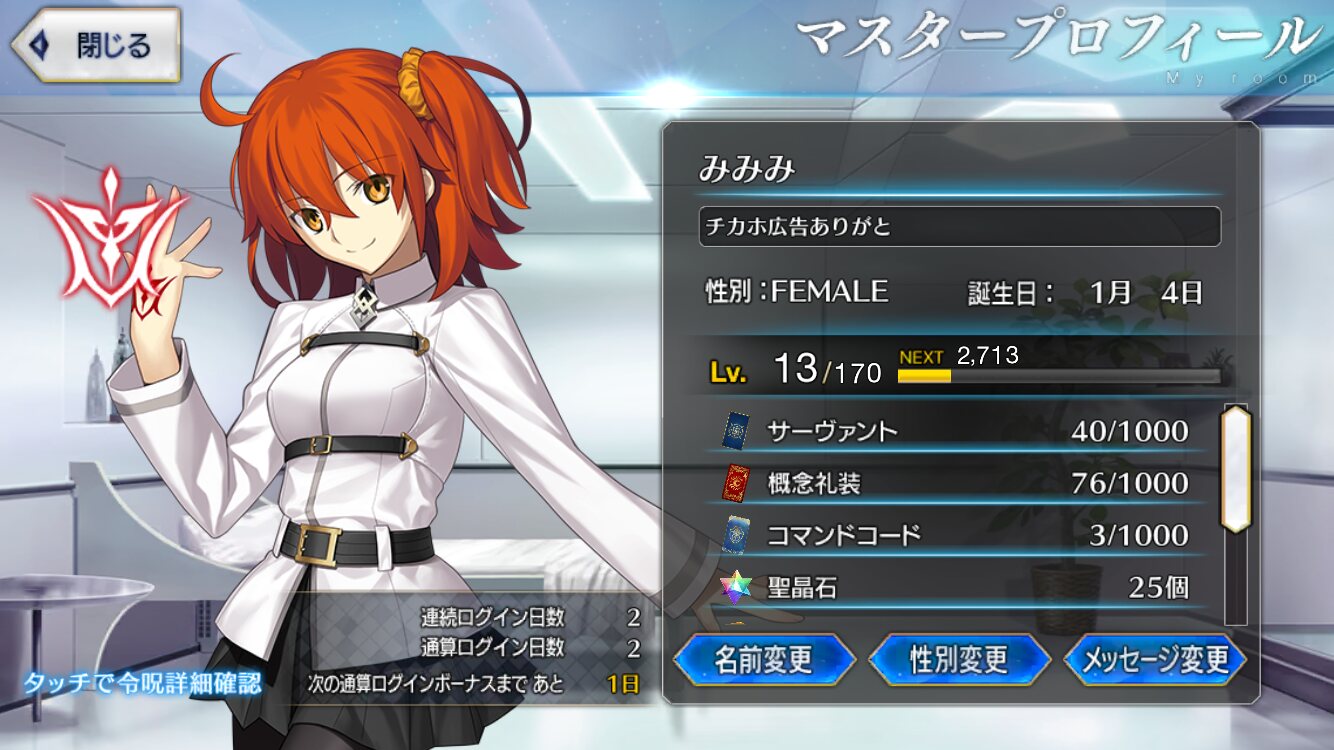Screen dimensions: 1334x750
Task: Click the profile stats list scrollbar handle
Action: [x=1236, y=468]
